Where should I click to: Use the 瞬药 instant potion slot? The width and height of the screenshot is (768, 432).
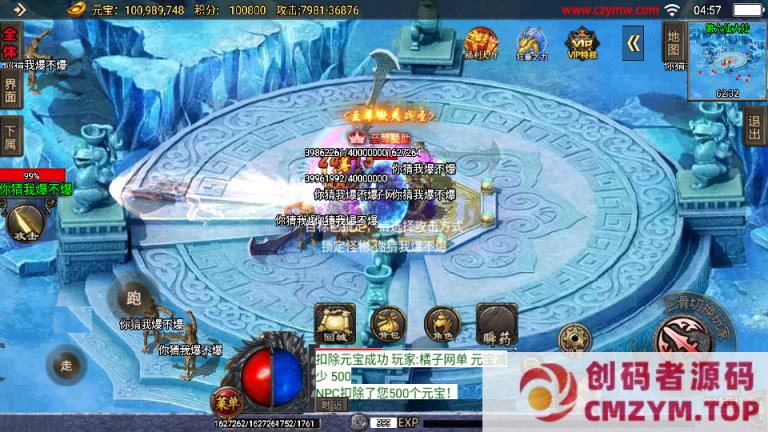495,322
